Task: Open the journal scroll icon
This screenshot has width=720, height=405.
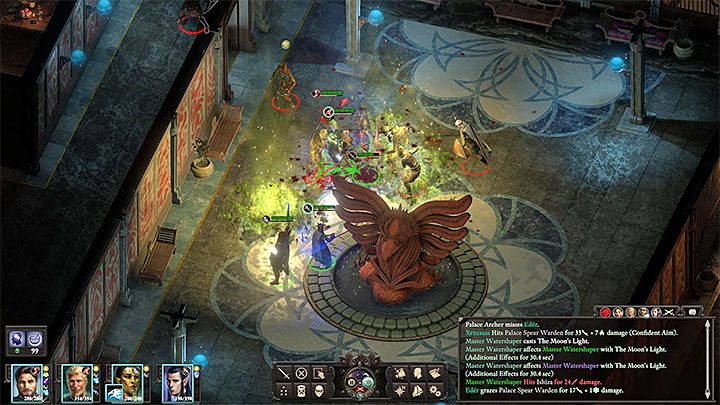Action: tap(434, 373)
